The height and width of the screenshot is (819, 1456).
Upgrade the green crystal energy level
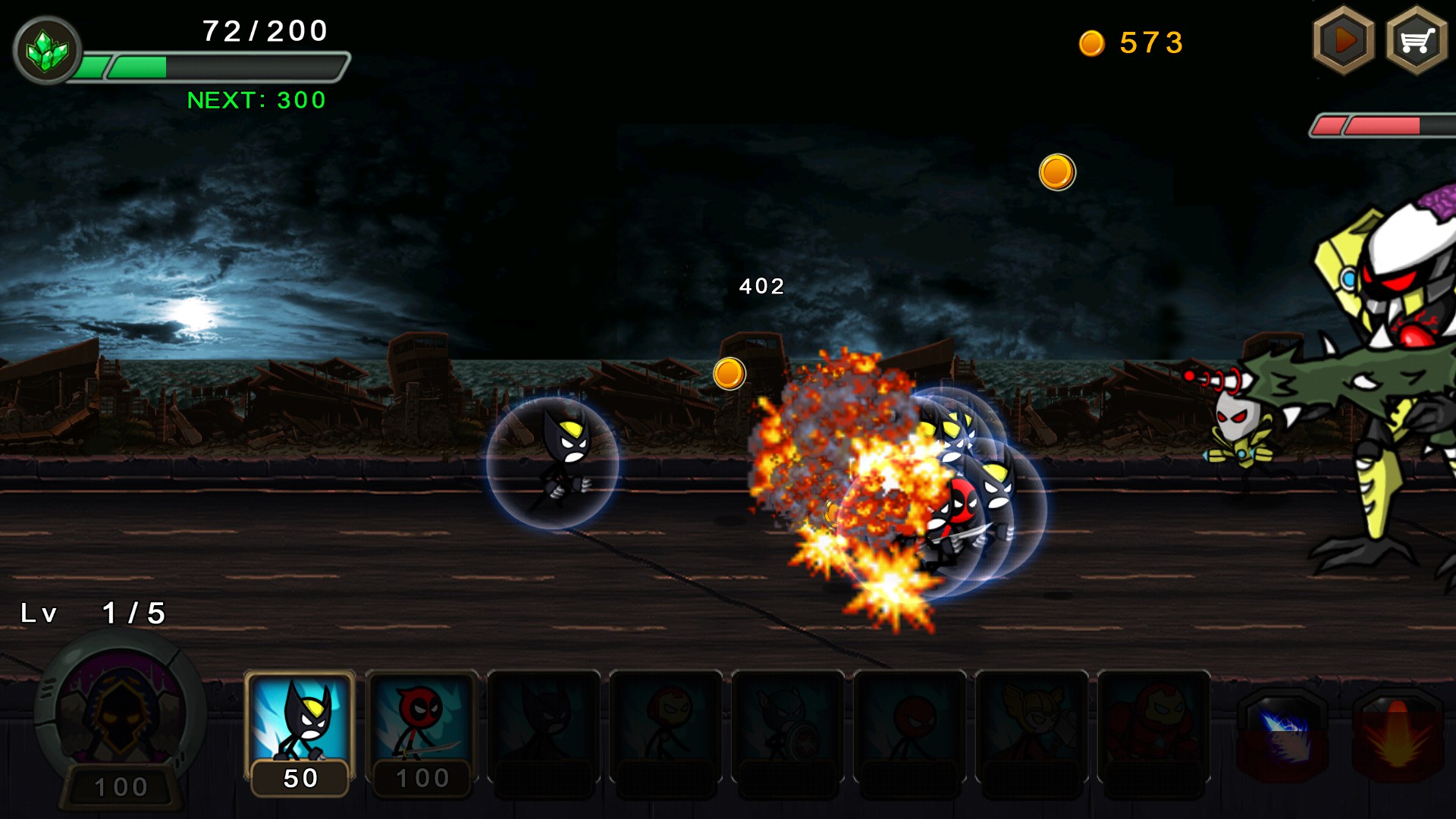click(47, 50)
